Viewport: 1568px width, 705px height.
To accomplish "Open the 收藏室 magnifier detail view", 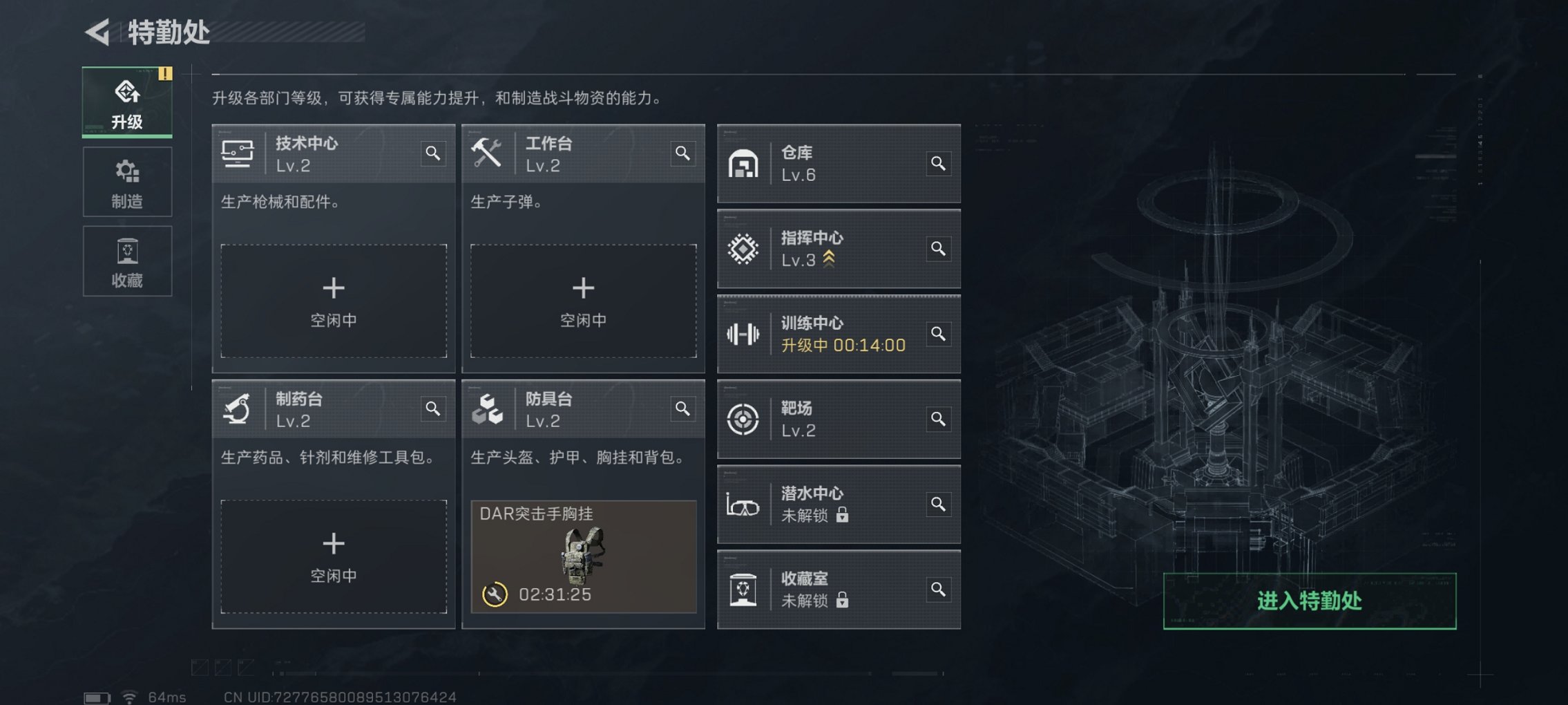I will pos(938,590).
